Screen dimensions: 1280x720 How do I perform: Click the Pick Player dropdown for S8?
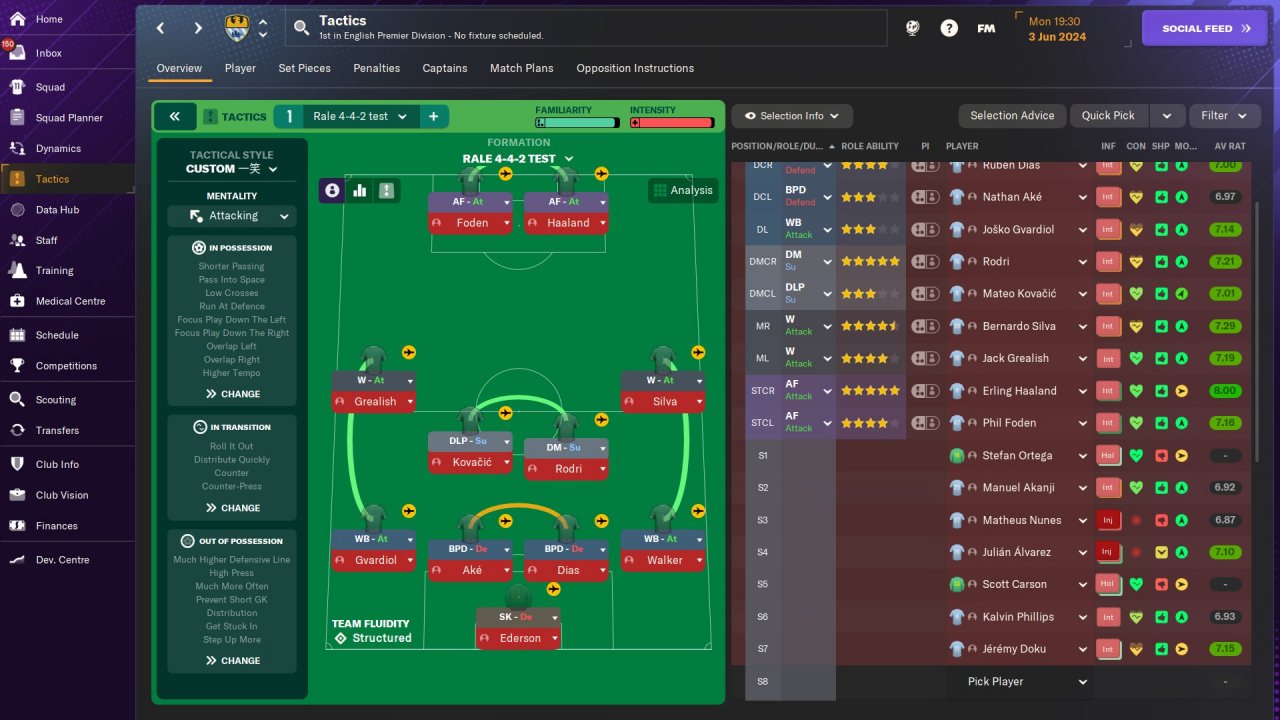[1026, 682]
